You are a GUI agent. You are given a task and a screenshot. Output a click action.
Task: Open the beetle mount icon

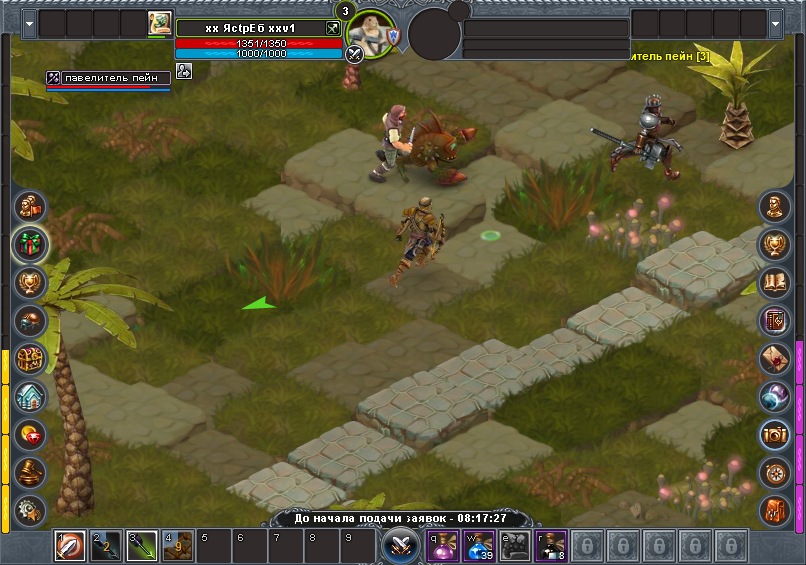click(x=30, y=320)
